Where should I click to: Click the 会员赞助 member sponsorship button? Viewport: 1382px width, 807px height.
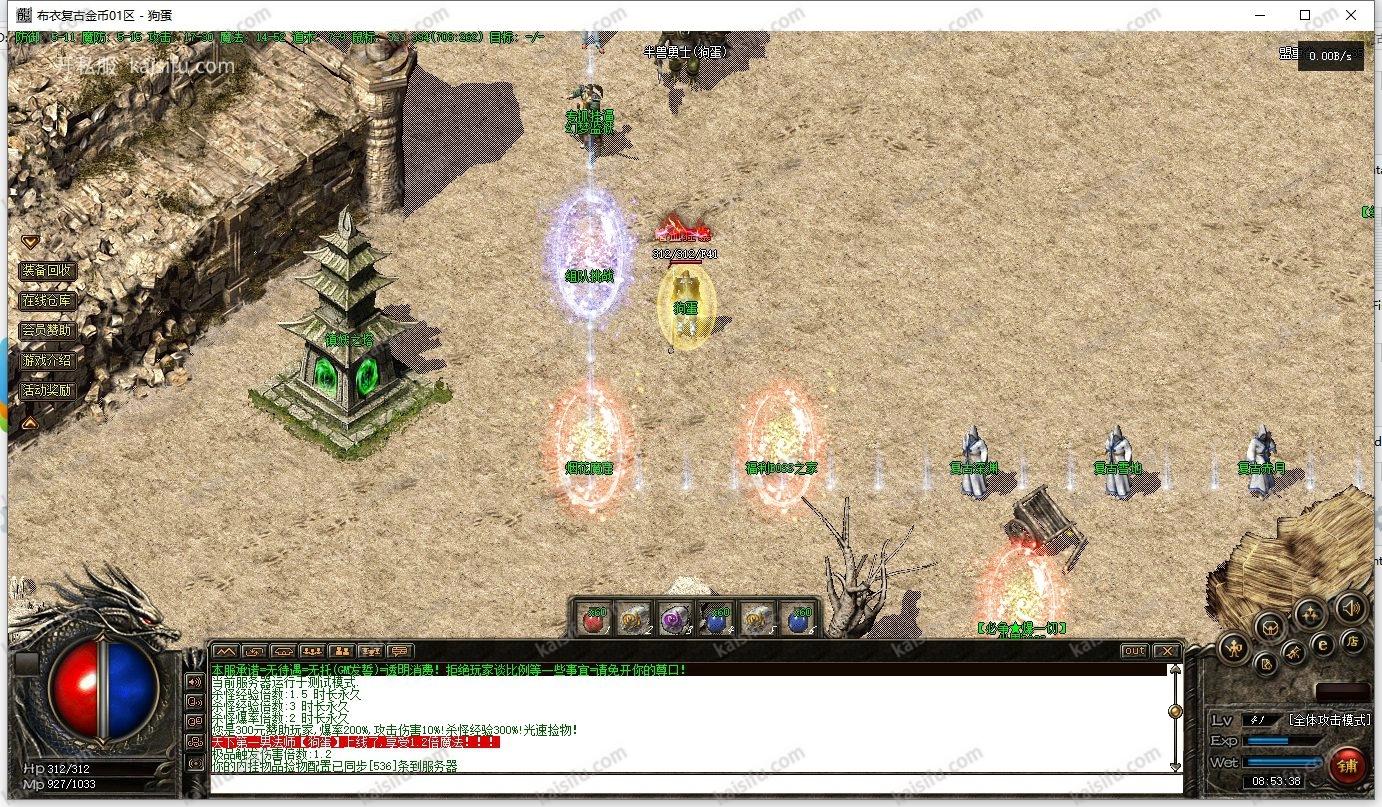click(x=47, y=330)
